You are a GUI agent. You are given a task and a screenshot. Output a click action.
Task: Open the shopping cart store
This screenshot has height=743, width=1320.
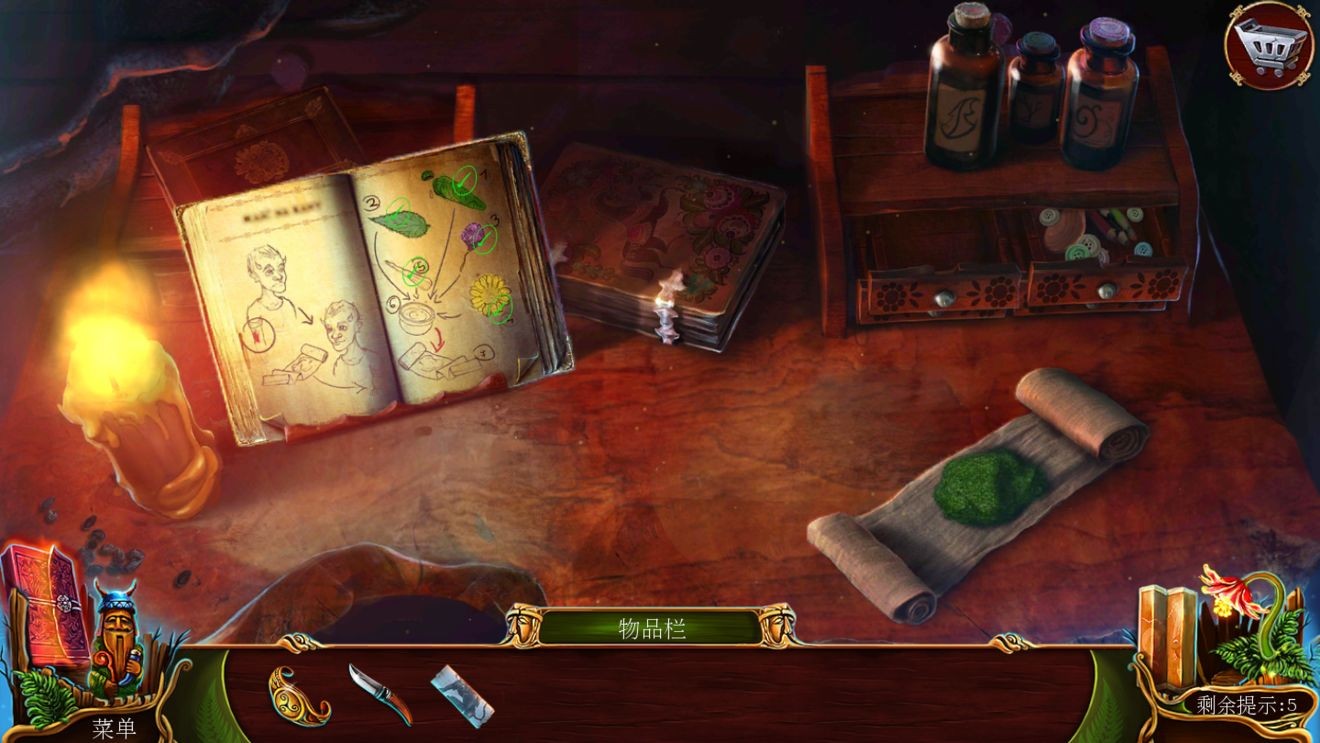point(1269,45)
